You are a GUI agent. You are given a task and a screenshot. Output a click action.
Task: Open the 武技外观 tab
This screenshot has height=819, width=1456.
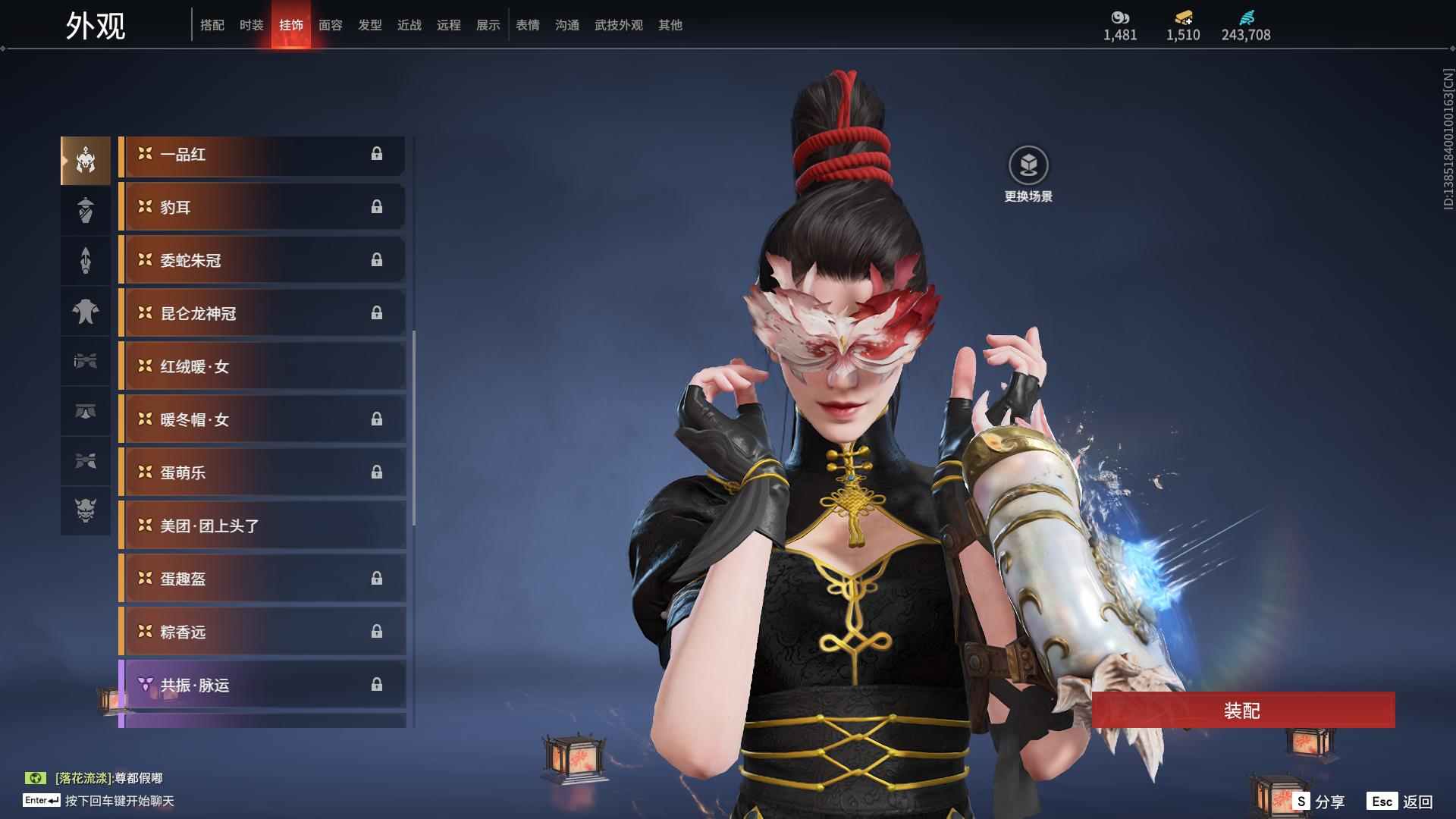(618, 25)
